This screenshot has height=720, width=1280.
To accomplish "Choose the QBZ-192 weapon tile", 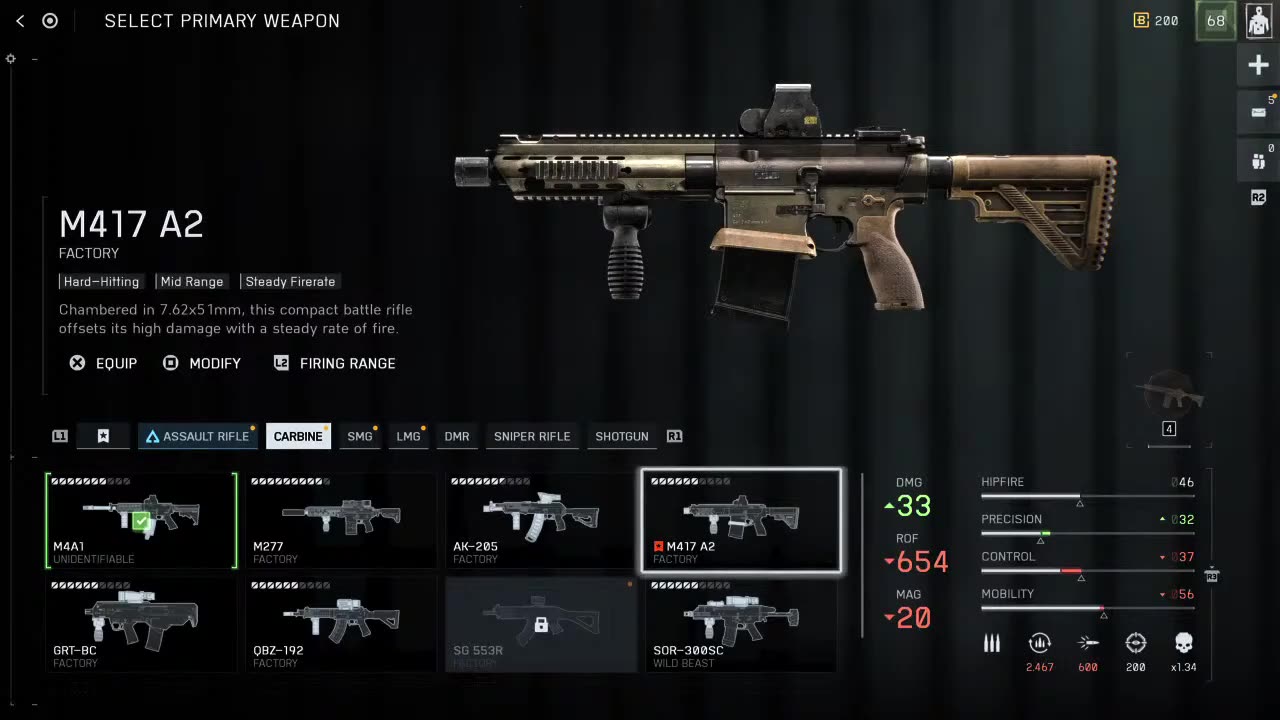I will pos(341,624).
